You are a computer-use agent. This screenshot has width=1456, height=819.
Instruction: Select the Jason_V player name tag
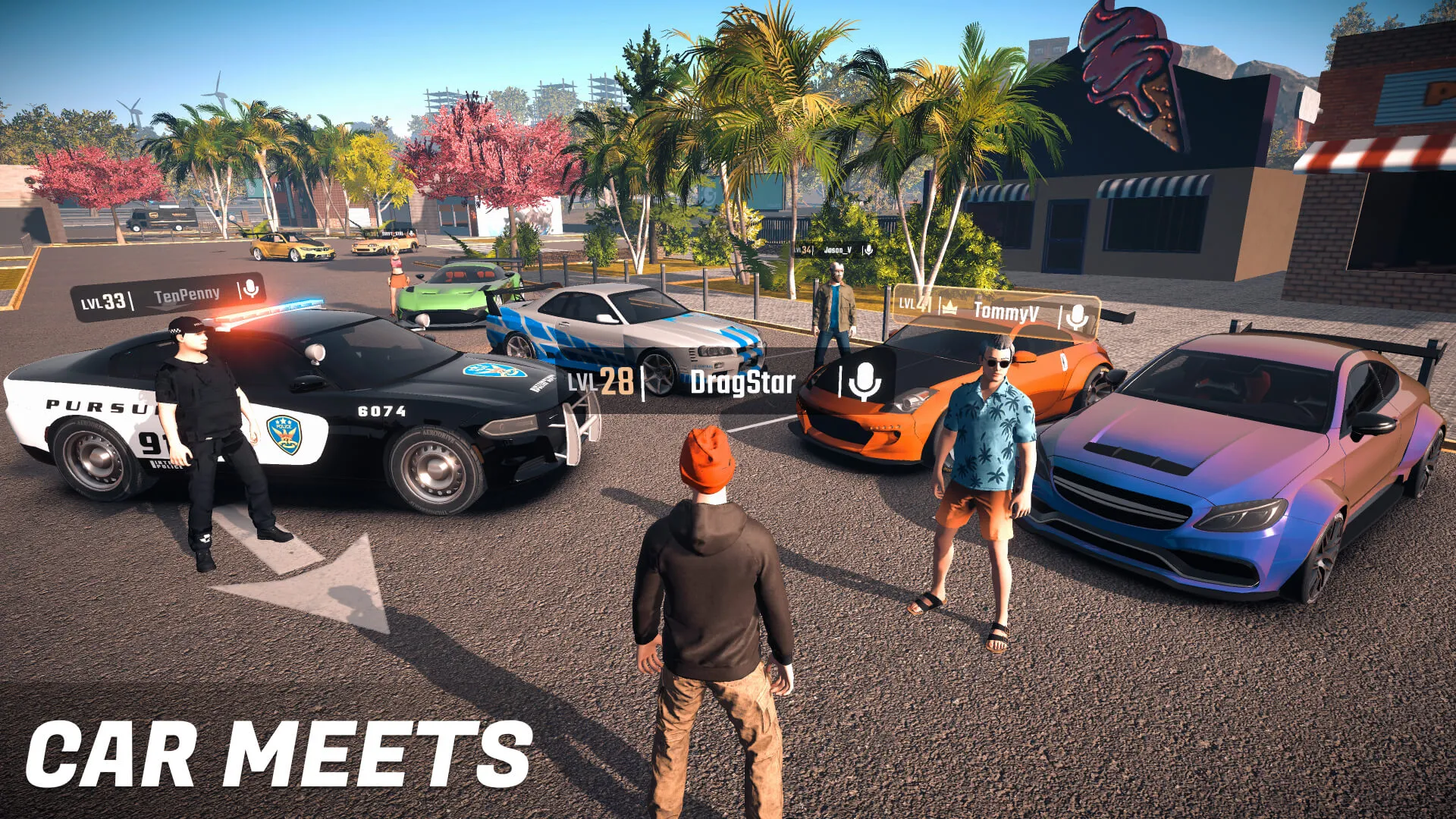click(837, 249)
